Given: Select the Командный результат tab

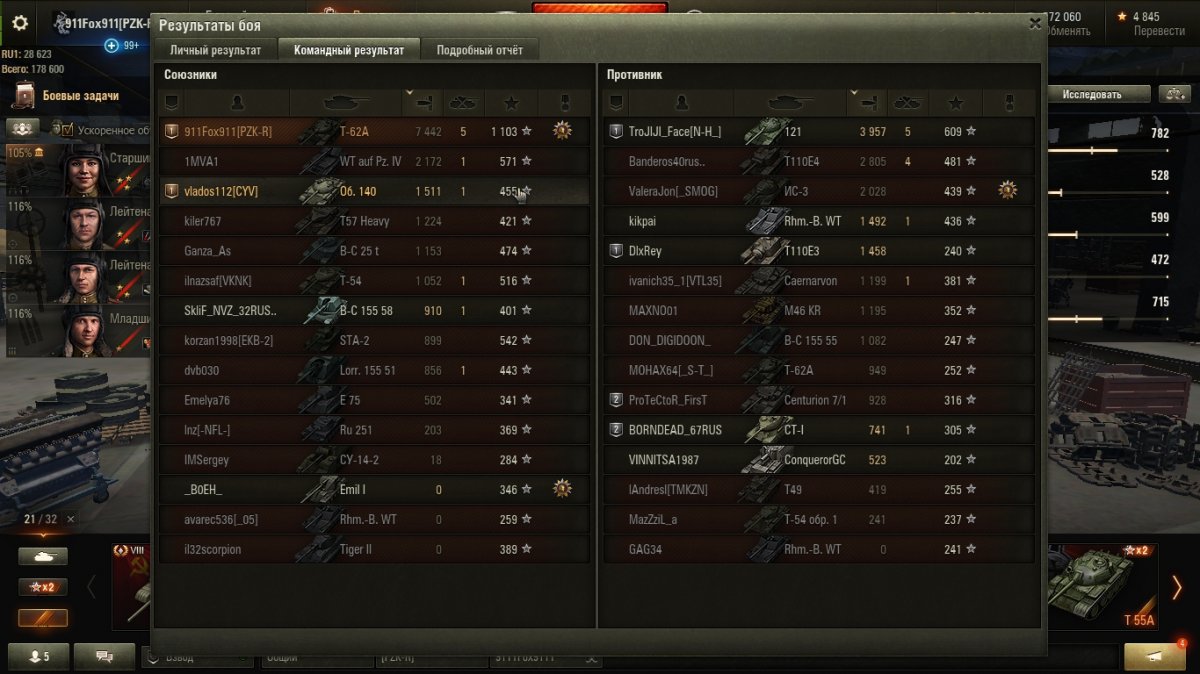Looking at the screenshot, I should (x=349, y=50).
